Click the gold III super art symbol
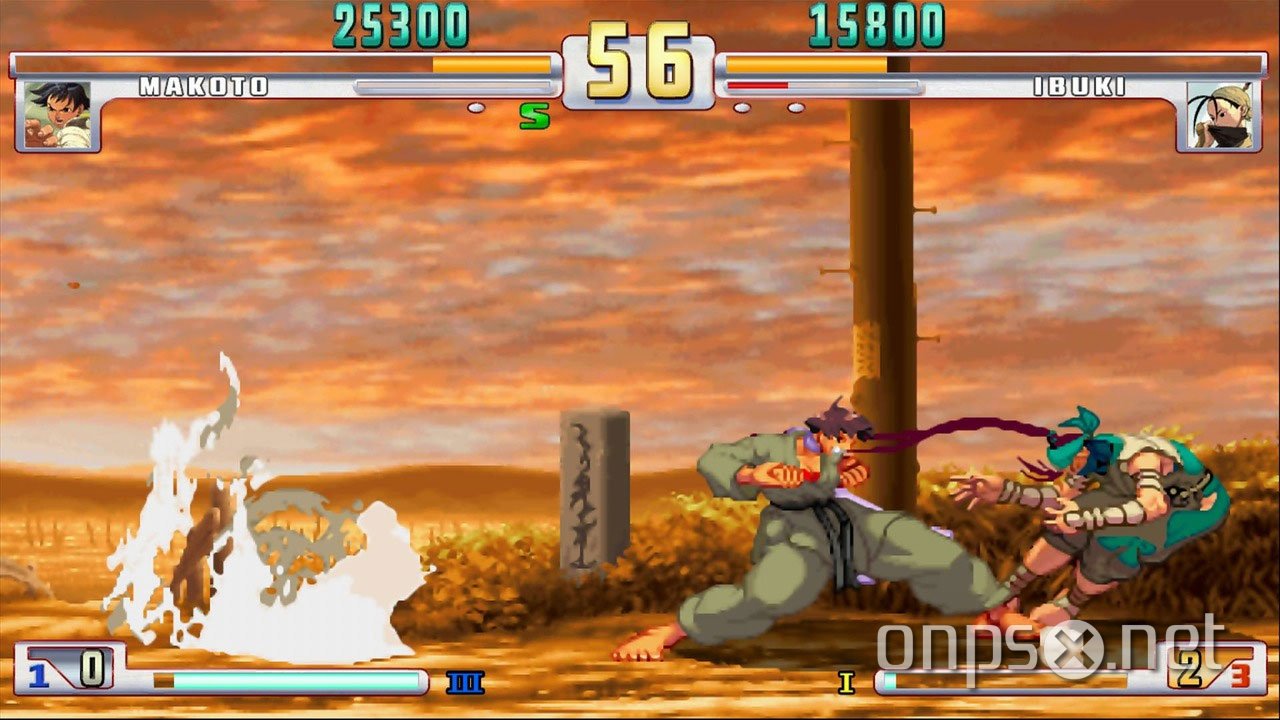The image size is (1280, 720). pos(466,680)
